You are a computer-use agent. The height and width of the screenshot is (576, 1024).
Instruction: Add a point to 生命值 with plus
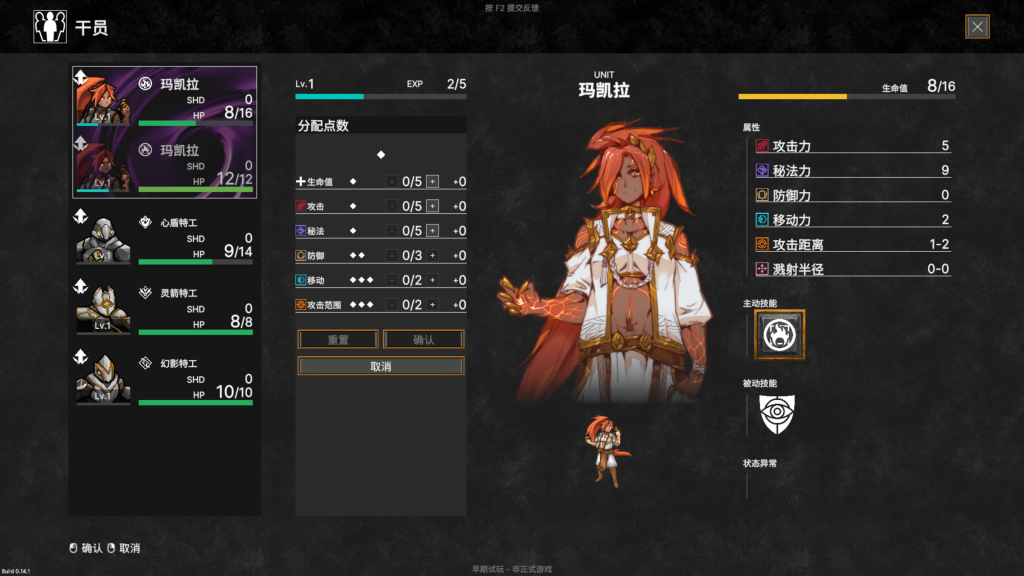click(433, 181)
